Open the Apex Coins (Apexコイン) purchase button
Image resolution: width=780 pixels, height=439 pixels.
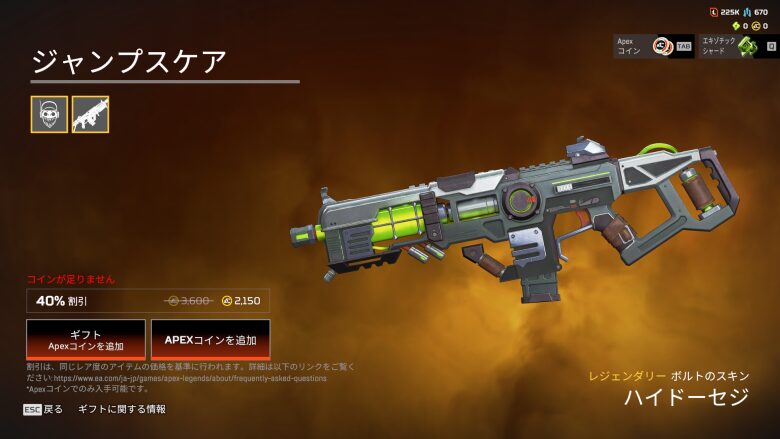(x=654, y=46)
